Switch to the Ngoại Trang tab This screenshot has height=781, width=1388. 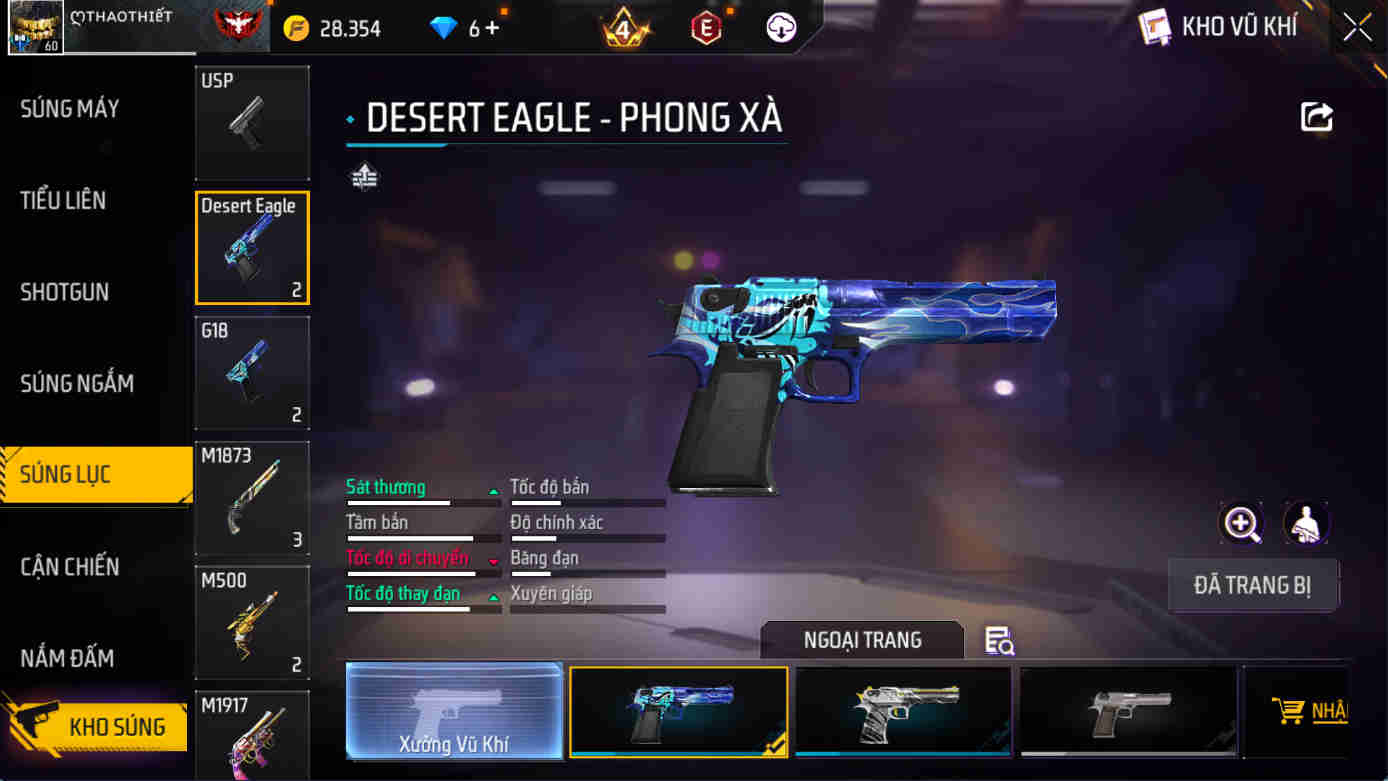tap(861, 640)
